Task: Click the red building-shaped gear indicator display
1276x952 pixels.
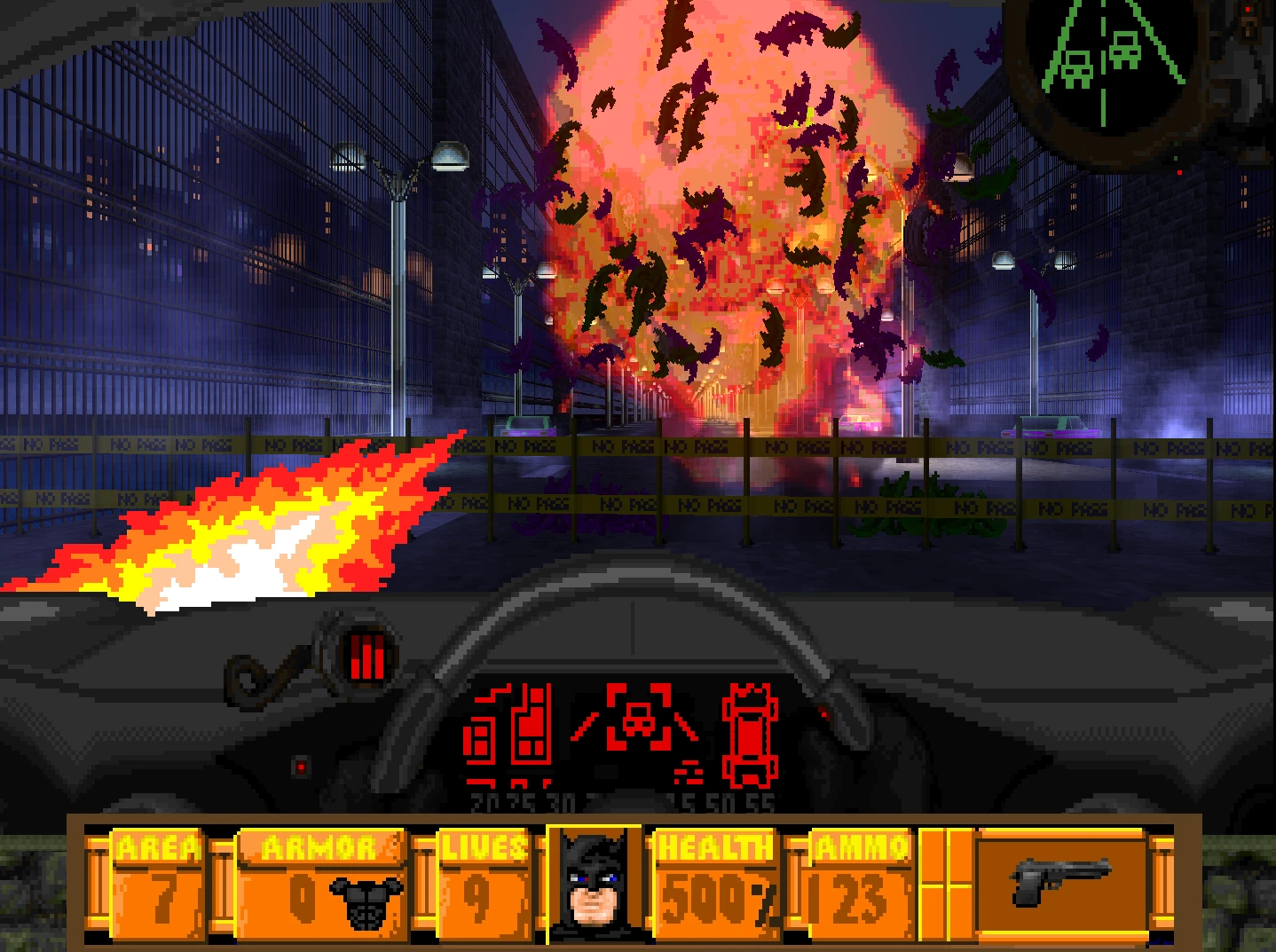Action: click(510, 736)
